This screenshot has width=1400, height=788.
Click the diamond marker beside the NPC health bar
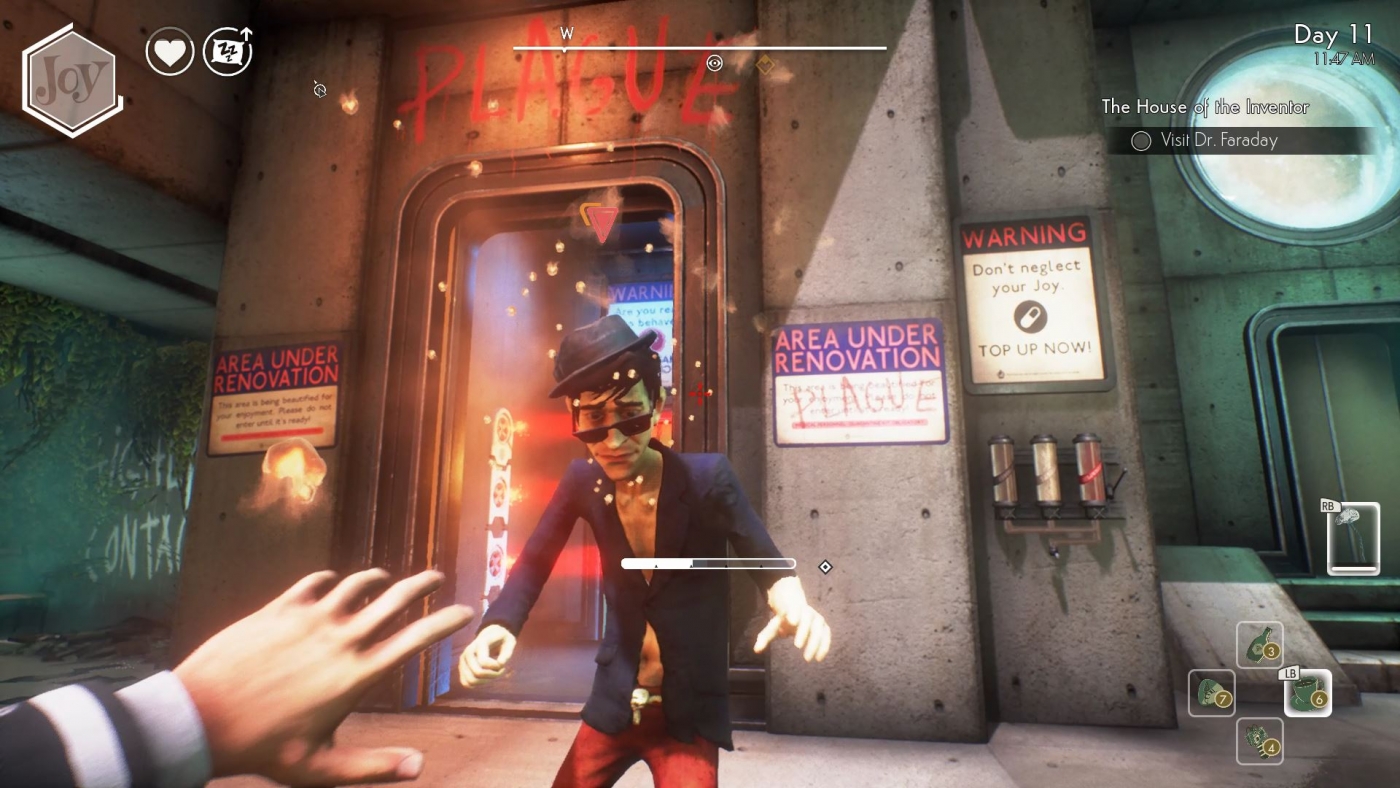click(825, 566)
